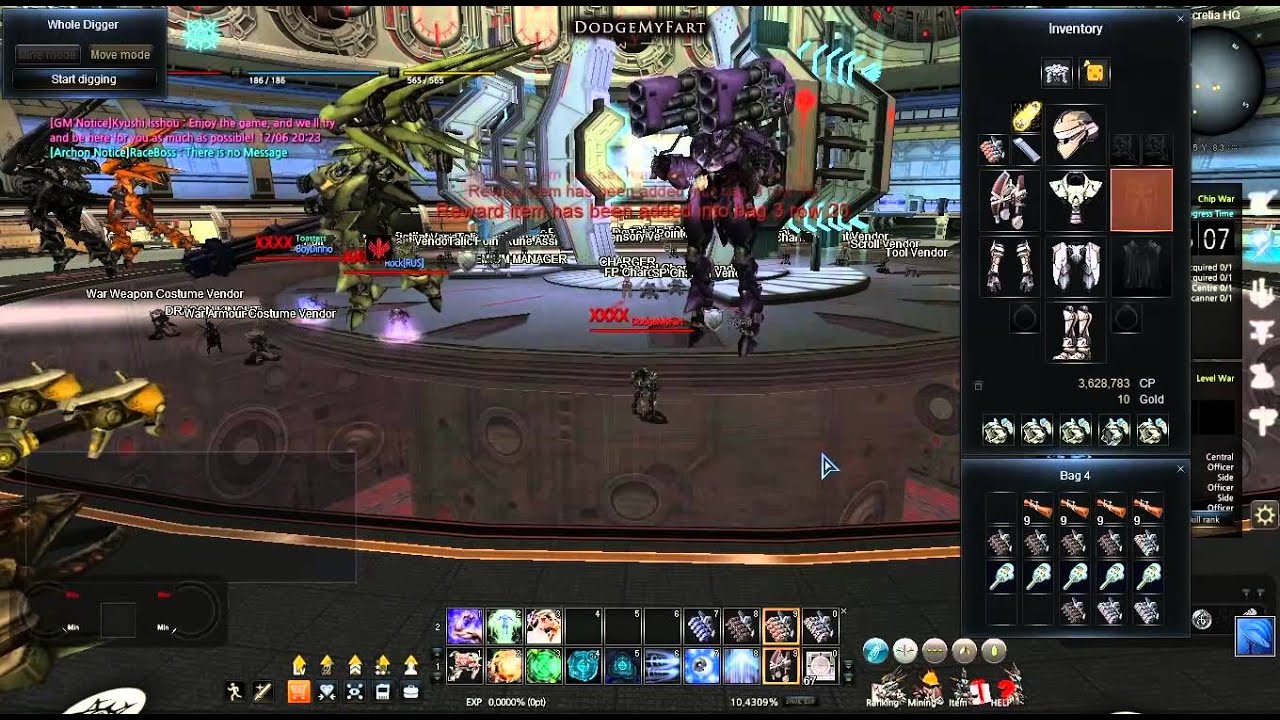
Task: Use the purple muscular figure skill
Action: pyautogui.click(x=463, y=627)
